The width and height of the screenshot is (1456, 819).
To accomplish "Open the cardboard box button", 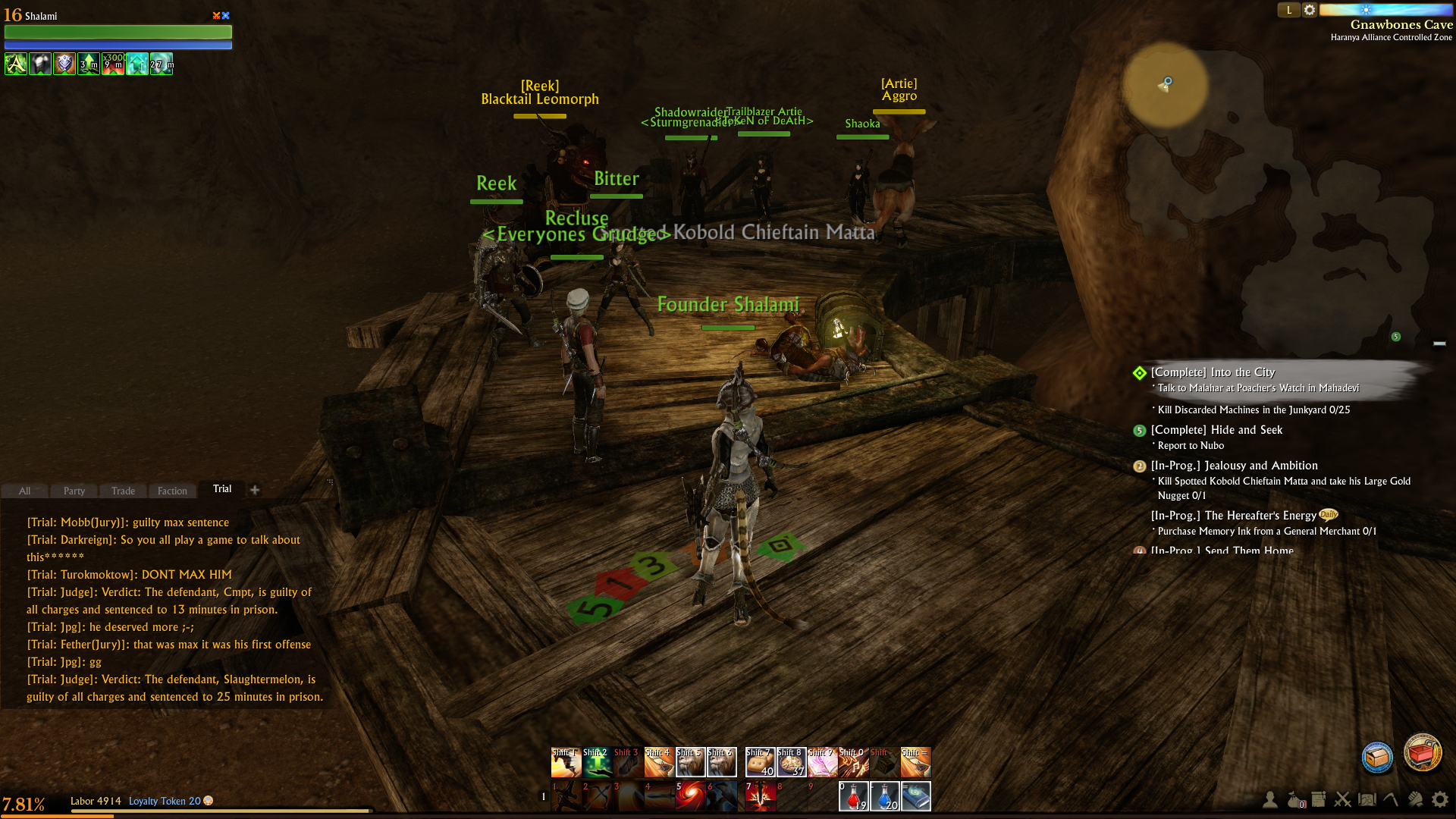I will [1377, 757].
